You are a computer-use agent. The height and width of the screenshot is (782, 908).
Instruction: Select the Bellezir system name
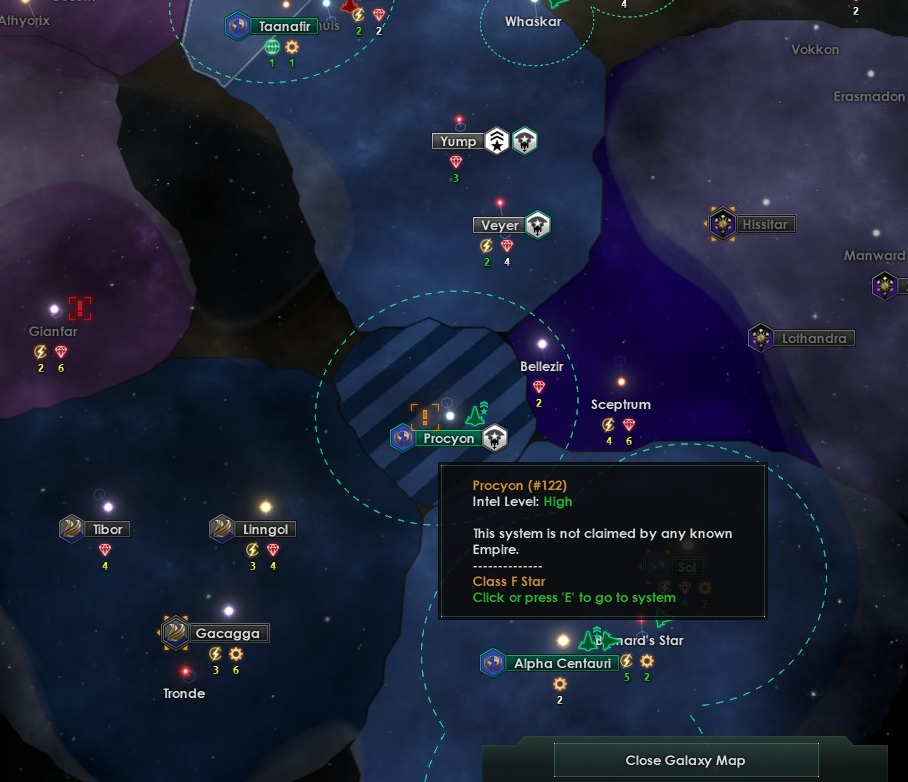click(542, 367)
